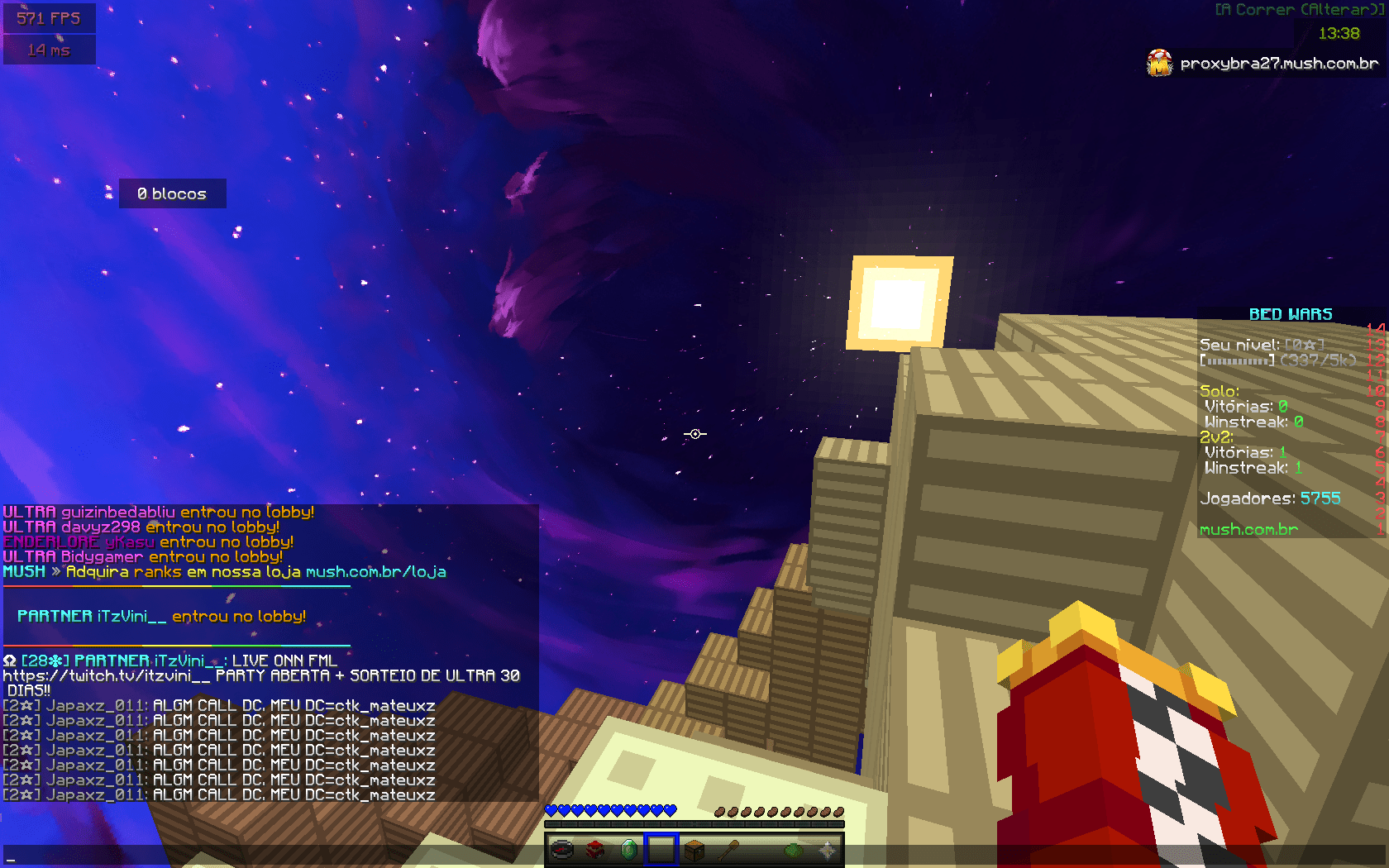
Task: Click the proxybra27.mush.com.br server label
Action: click(1278, 64)
